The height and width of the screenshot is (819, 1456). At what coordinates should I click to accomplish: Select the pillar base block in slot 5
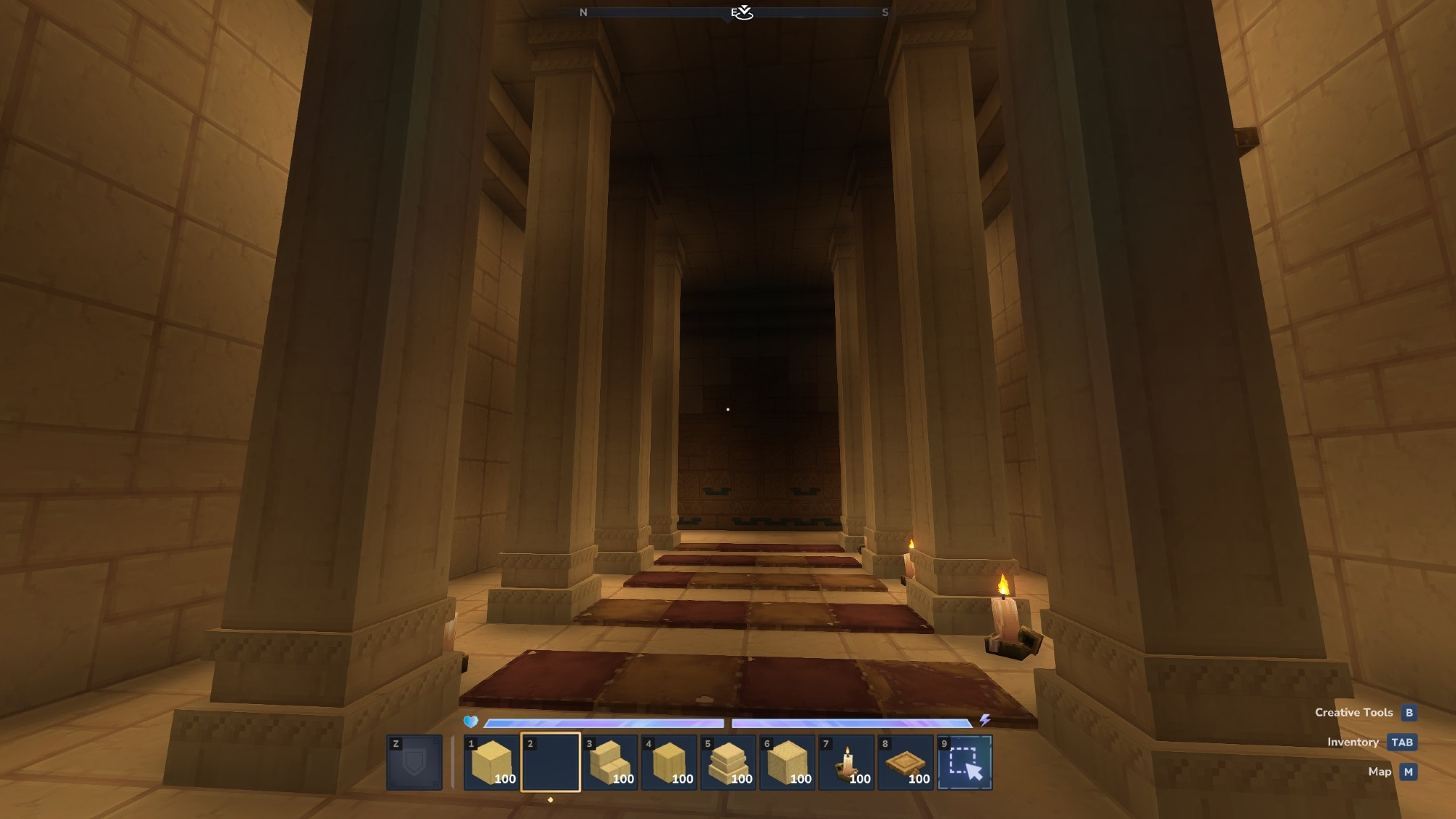[728, 762]
